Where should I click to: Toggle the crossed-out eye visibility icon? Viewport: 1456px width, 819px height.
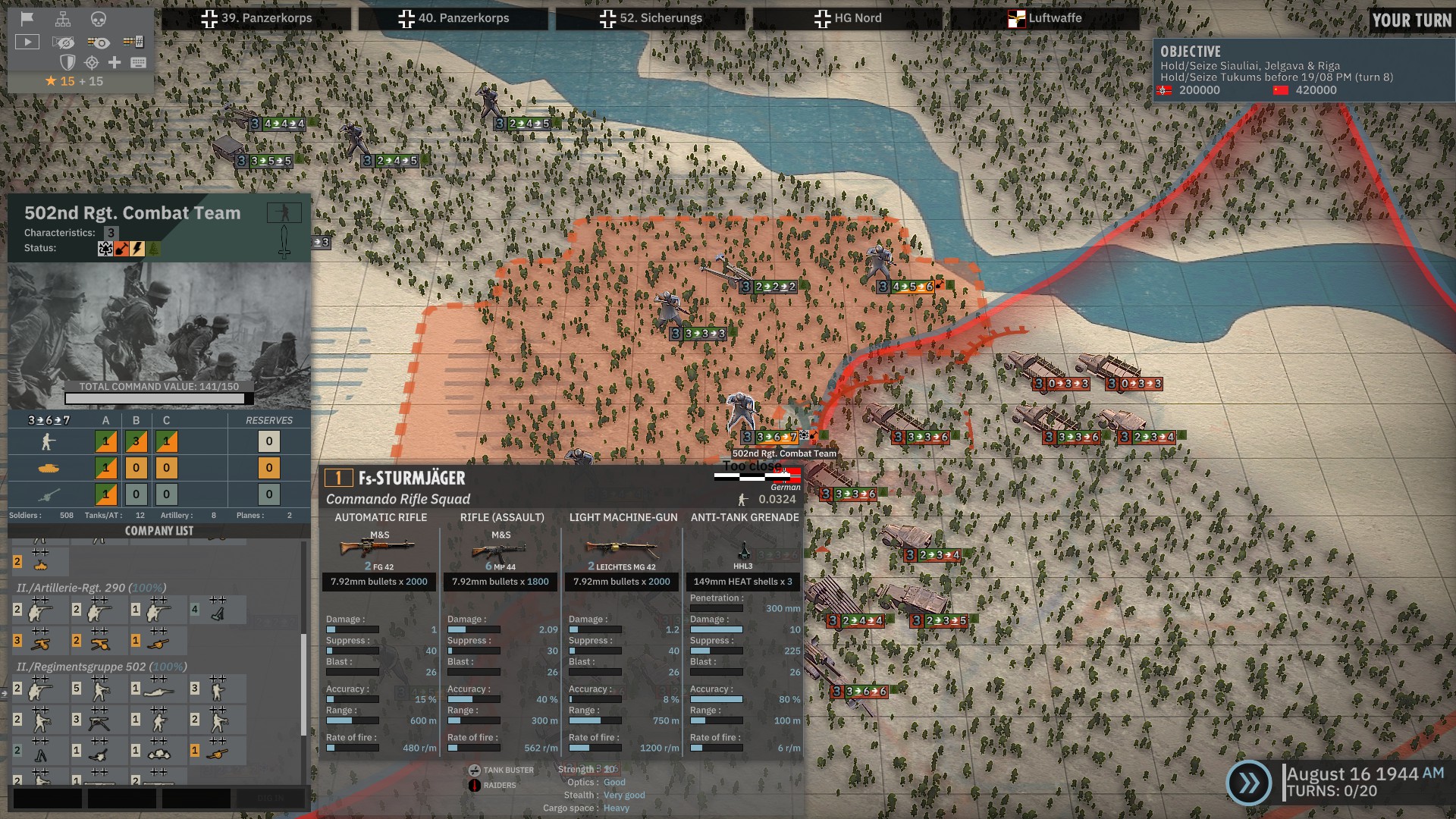(64, 42)
